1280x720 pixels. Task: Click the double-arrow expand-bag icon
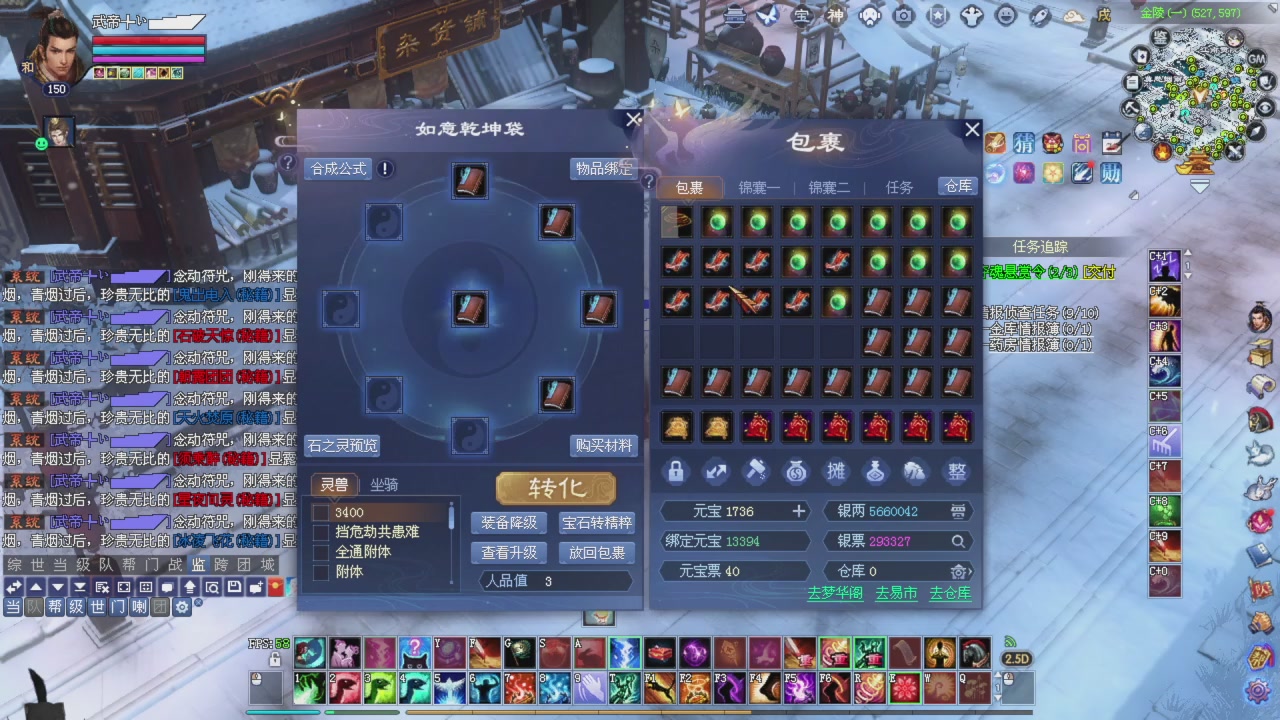(717, 473)
